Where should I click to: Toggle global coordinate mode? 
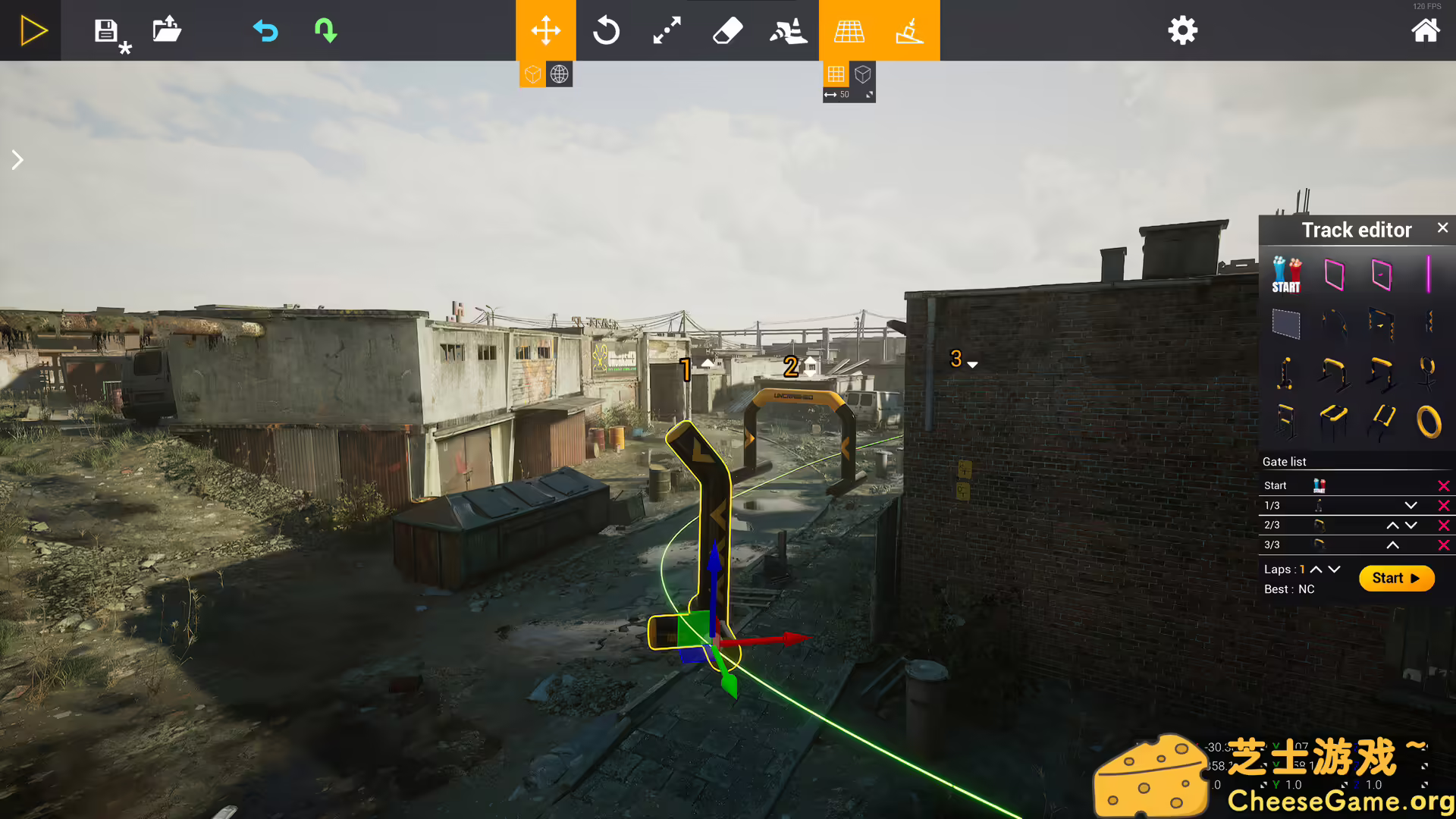559,74
